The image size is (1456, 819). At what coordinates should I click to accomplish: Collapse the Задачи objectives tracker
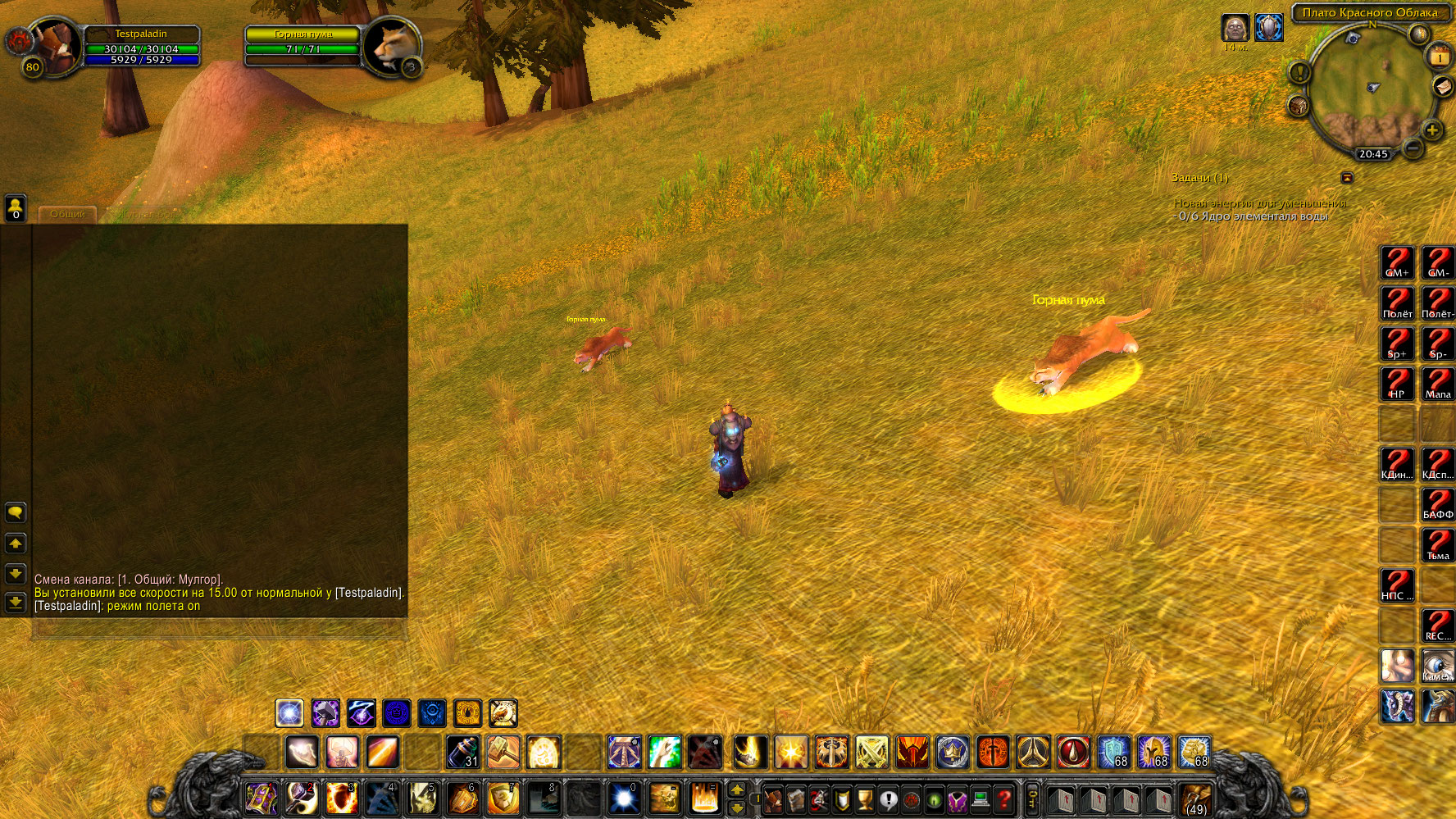(1348, 177)
